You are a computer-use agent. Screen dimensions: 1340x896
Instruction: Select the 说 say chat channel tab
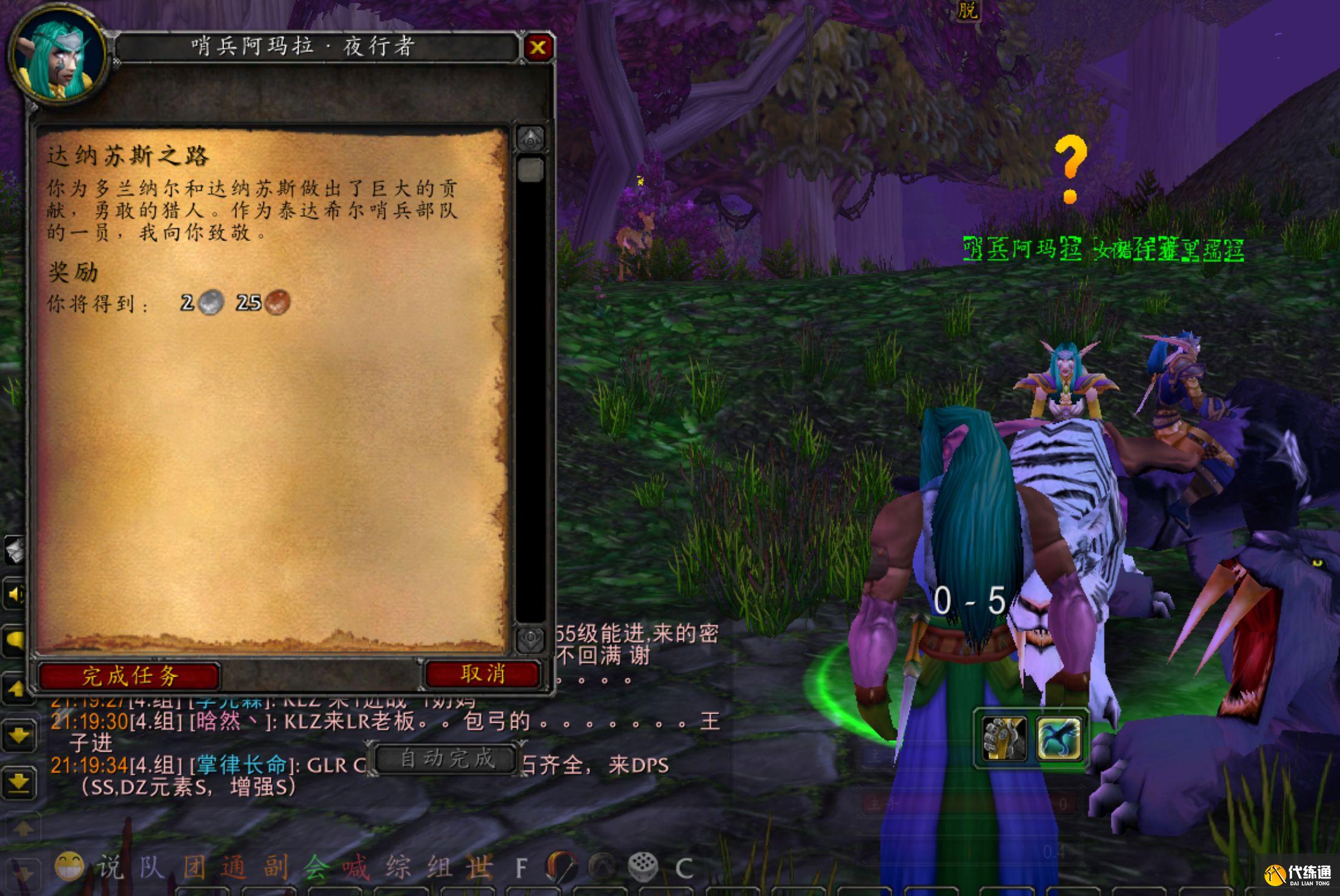(110, 866)
